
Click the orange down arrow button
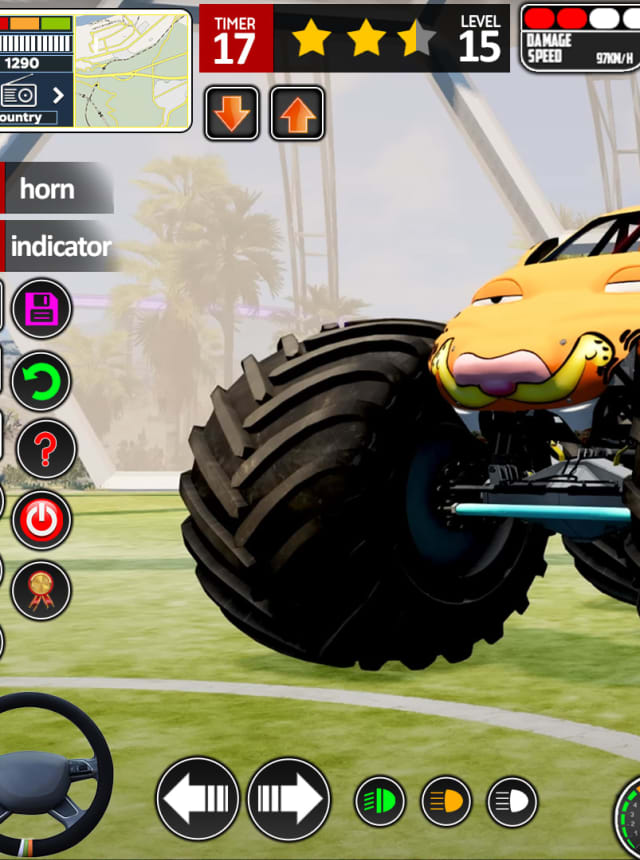pyautogui.click(x=232, y=113)
